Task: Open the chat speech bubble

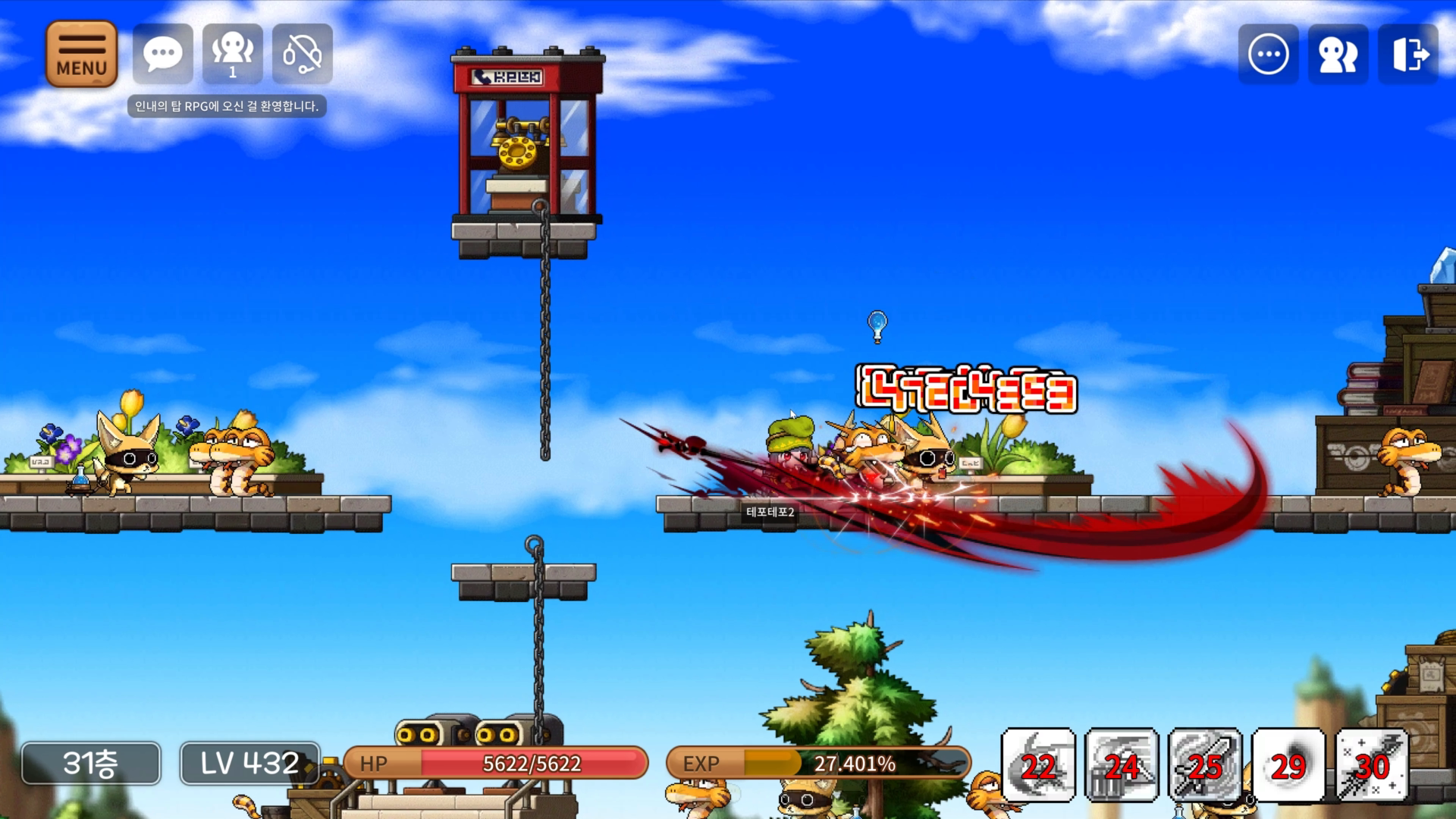Action: (x=162, y=54)
